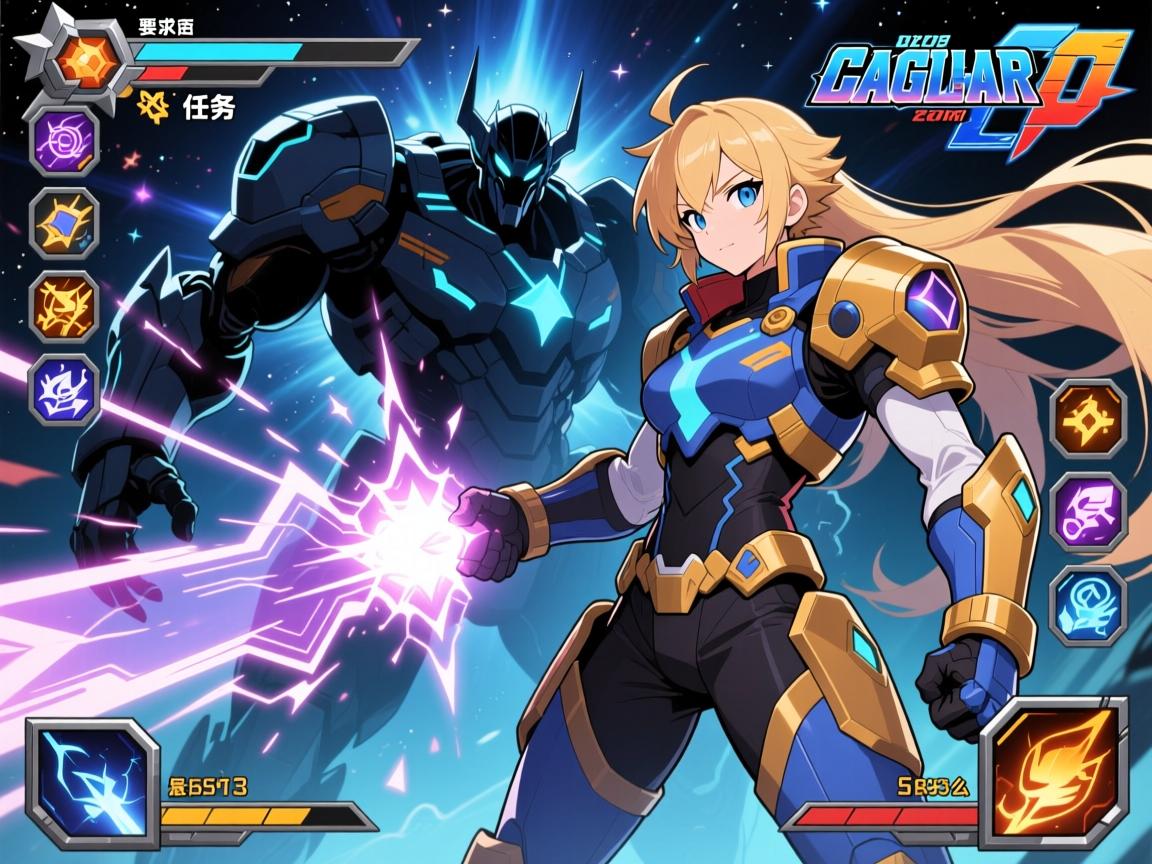Screen dimensions: 1152x864
Task: Activate the orange four-point star ability
Action: 1088,417
